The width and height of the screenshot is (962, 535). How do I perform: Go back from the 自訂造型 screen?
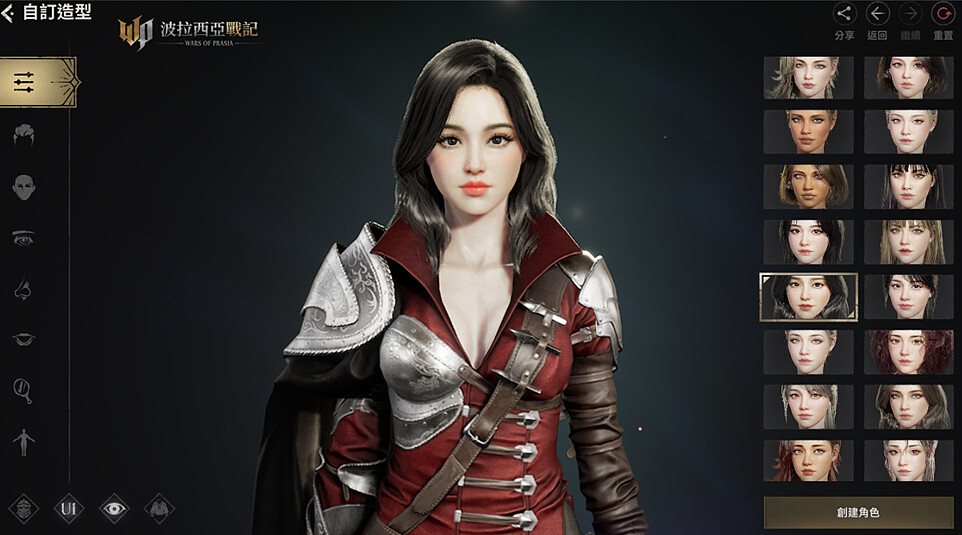tap(9, 14)
